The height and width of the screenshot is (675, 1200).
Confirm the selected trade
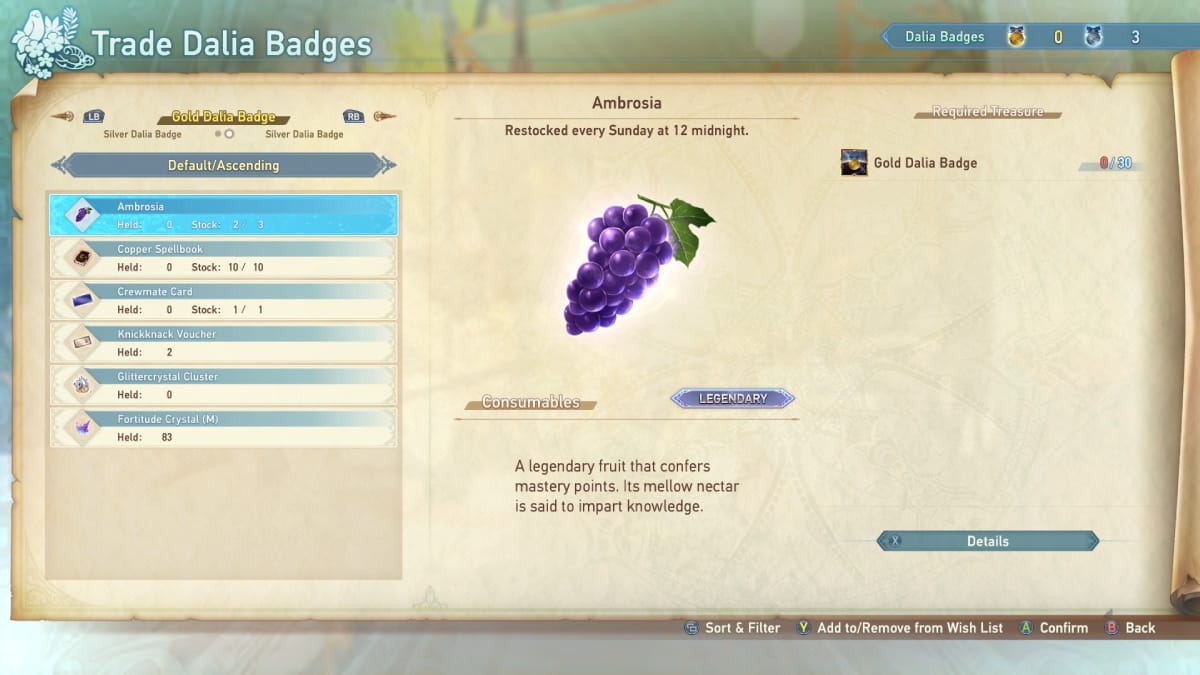pyautogui.click(x=1054, y=628)
